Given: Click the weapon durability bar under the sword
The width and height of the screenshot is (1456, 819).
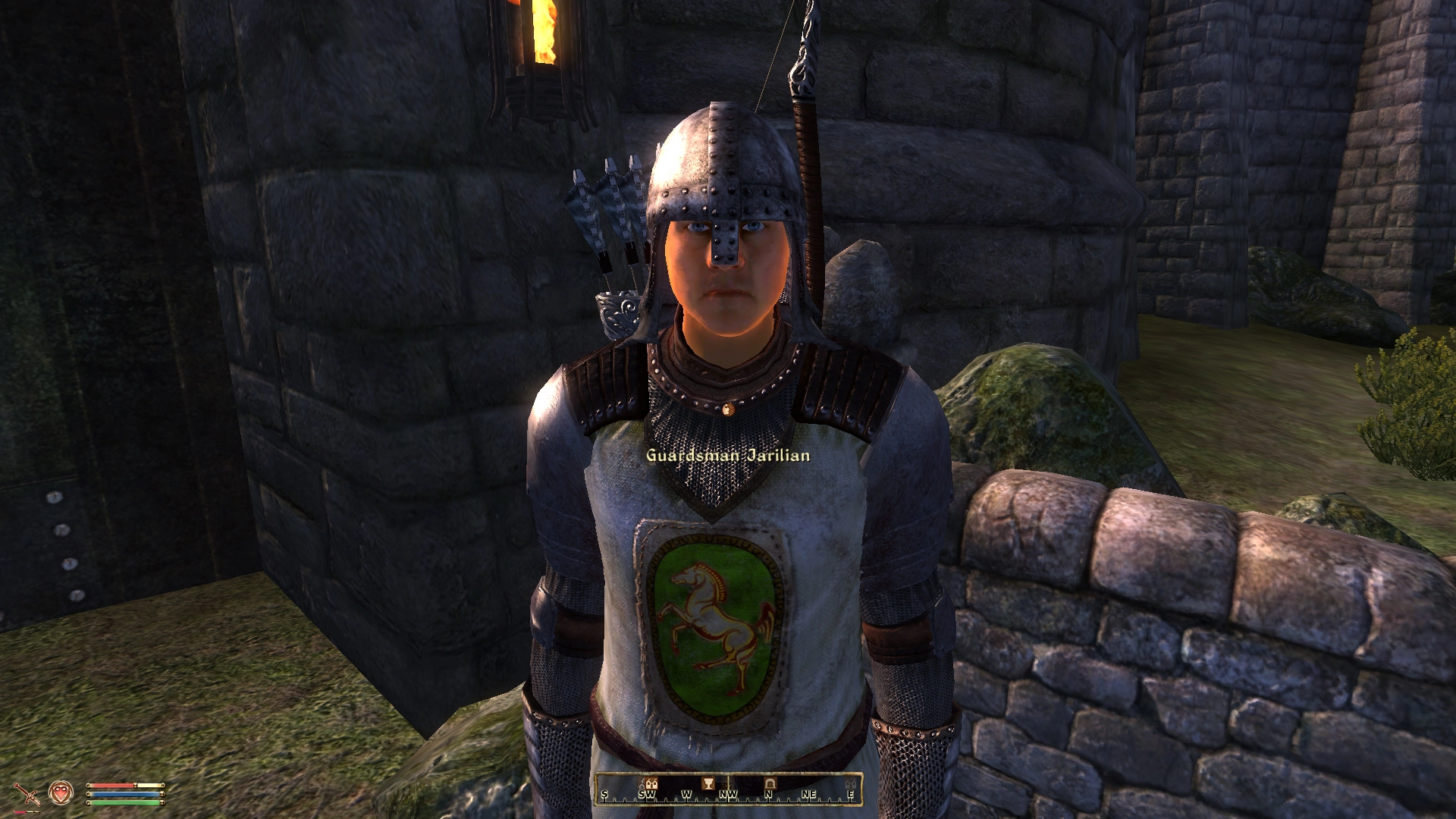Looking at the screenshot, I should [25, 812].
